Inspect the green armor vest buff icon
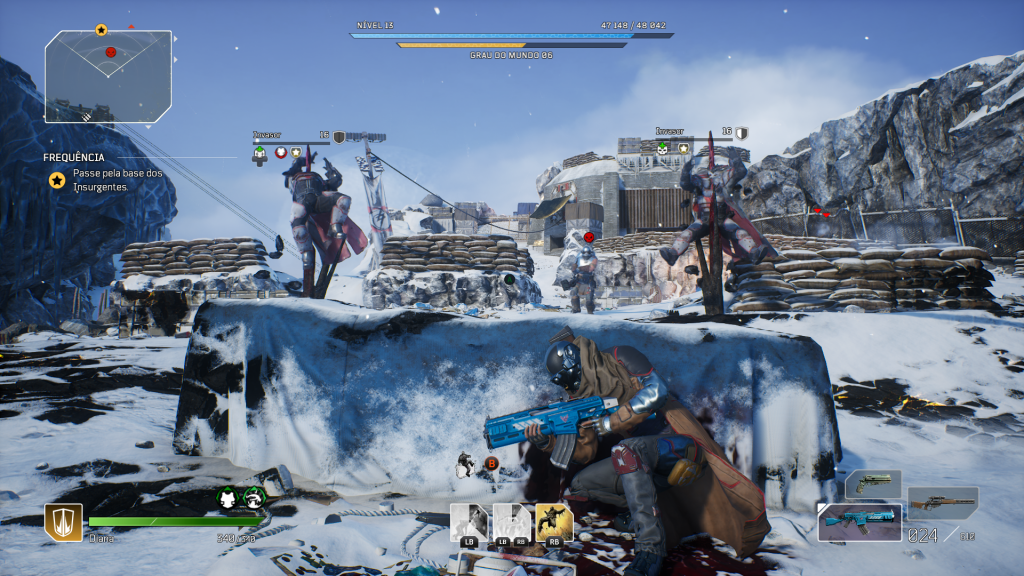Image resolution: width=1024 pixels, height=576 pixels. [228, 498]
